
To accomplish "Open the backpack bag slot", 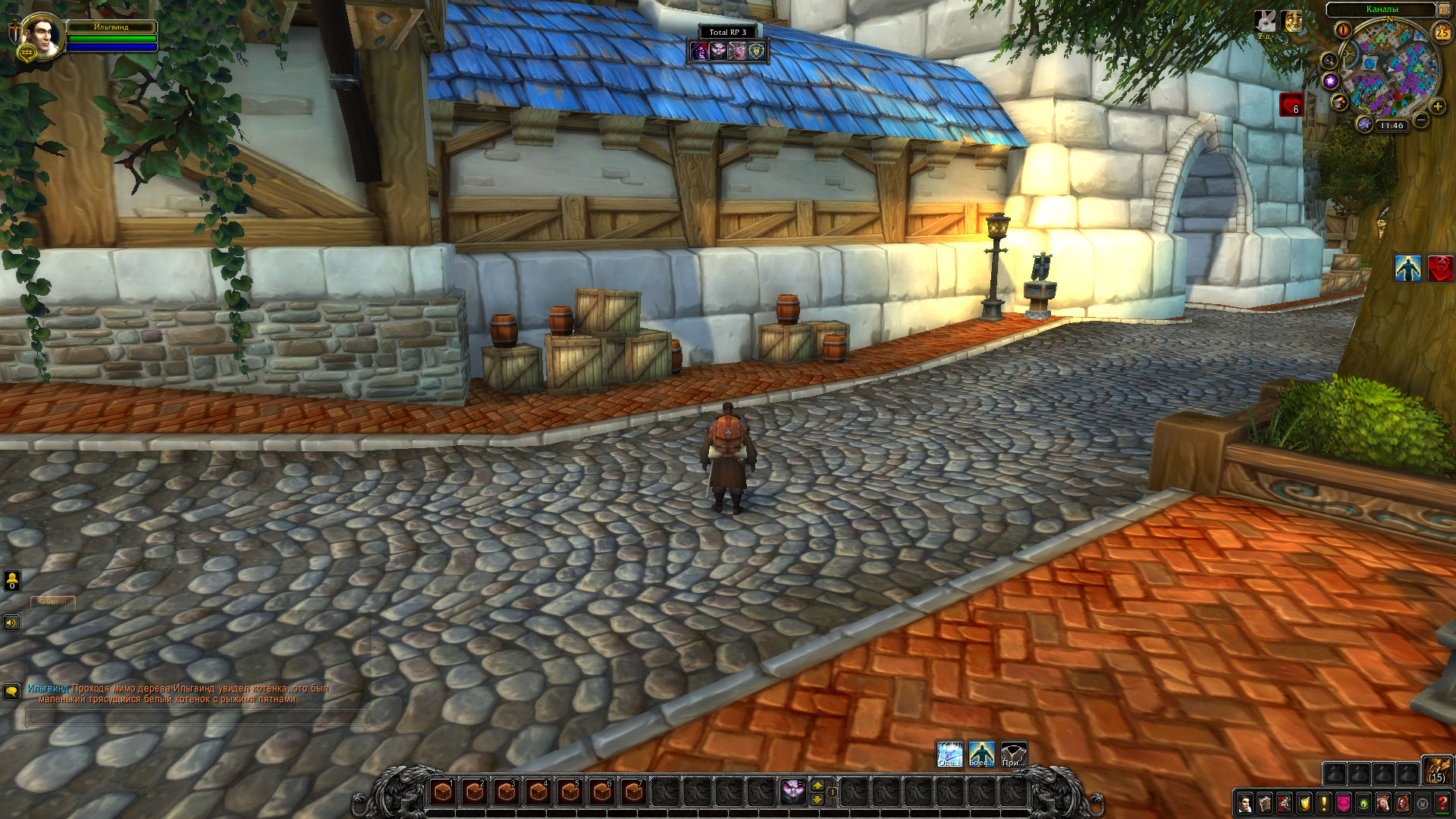I will coord(1436,770).
